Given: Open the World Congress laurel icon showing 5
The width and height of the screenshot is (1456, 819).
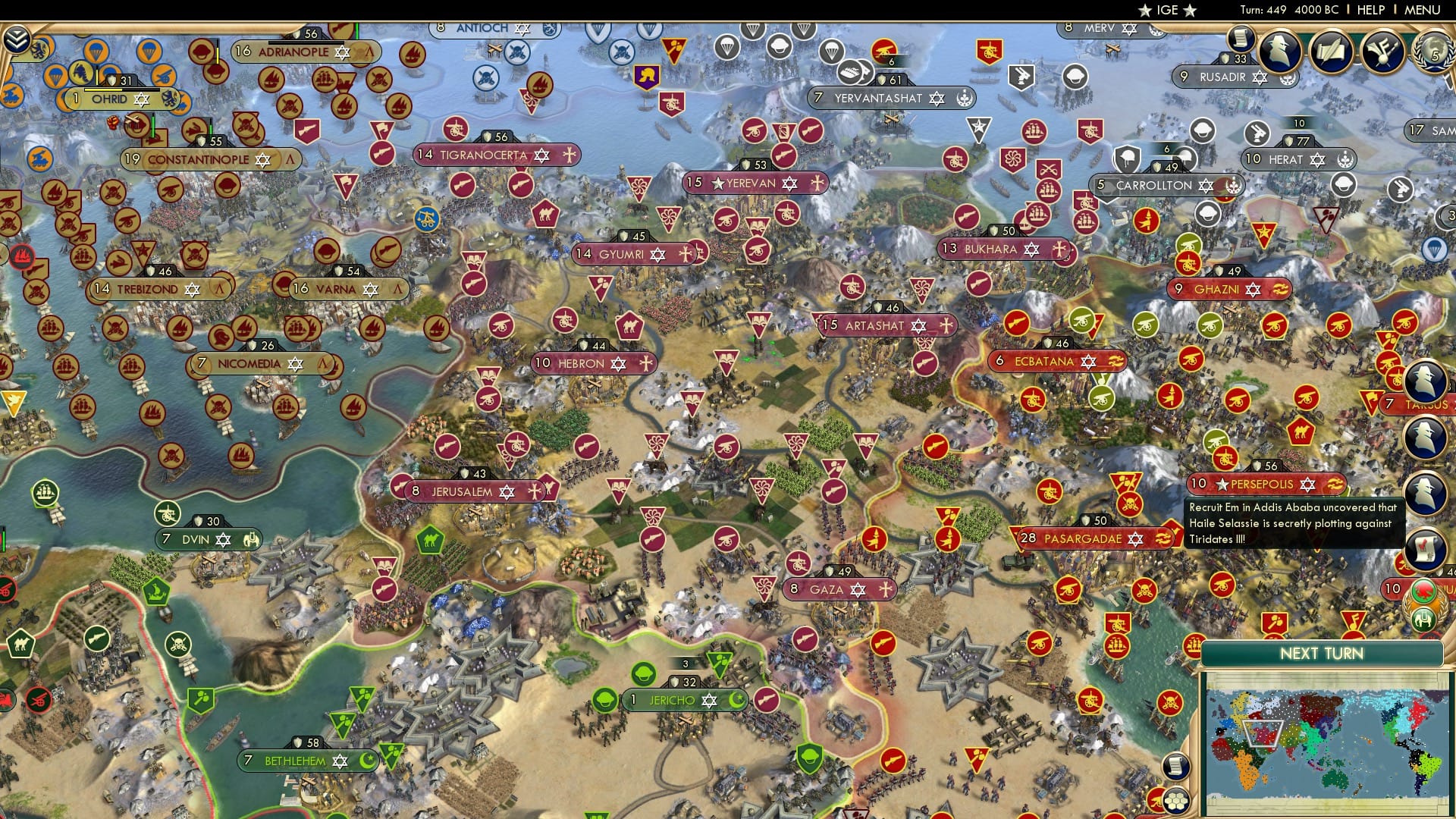Looking at the screenshot, I should point(1434,51).
